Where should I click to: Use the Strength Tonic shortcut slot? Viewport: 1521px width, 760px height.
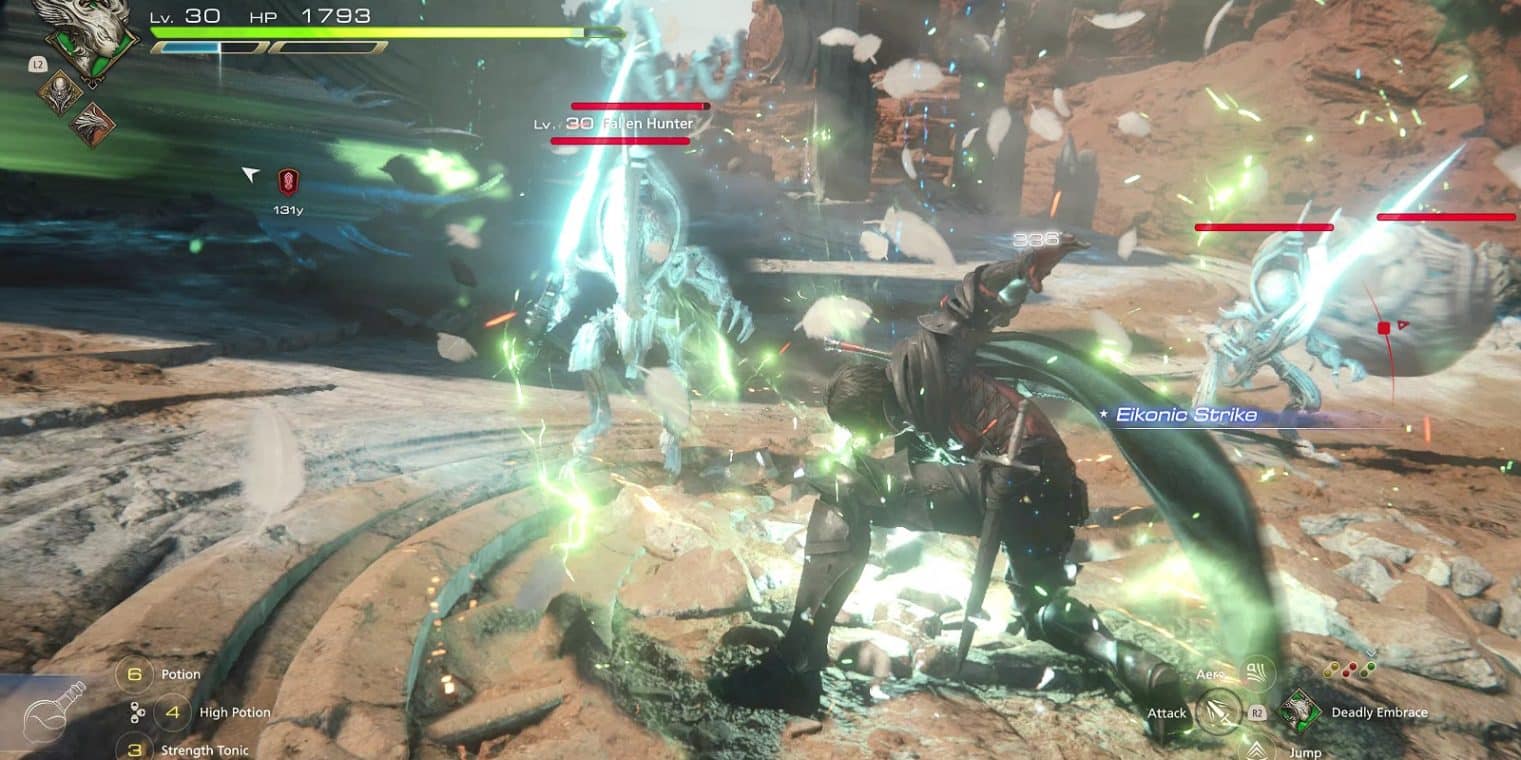(133, 749)
